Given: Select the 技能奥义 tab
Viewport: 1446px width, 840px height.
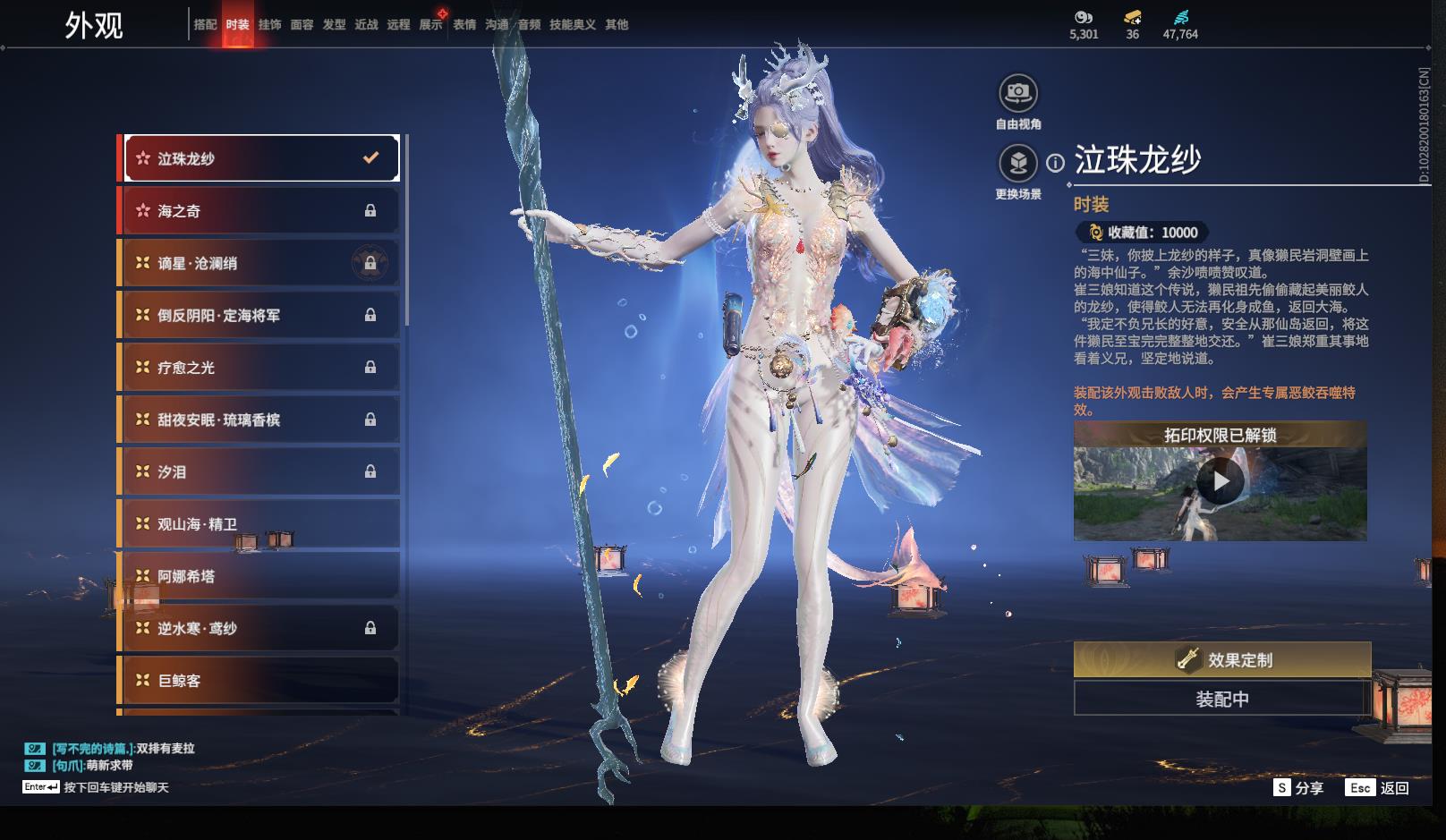Looking at the screenshot, I should point(572,24).
